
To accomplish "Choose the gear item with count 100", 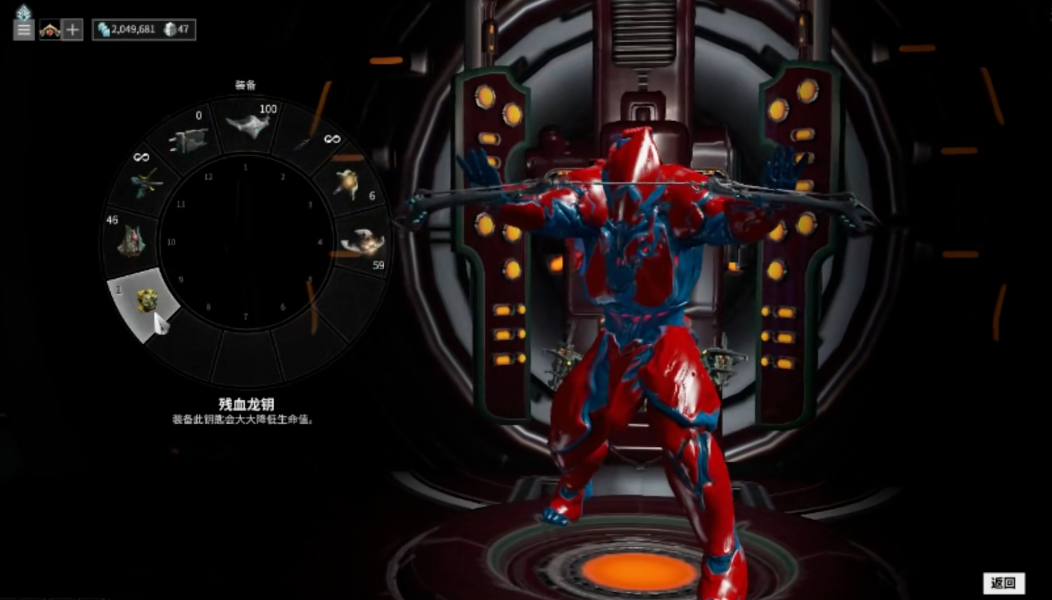I will [247, 126].
